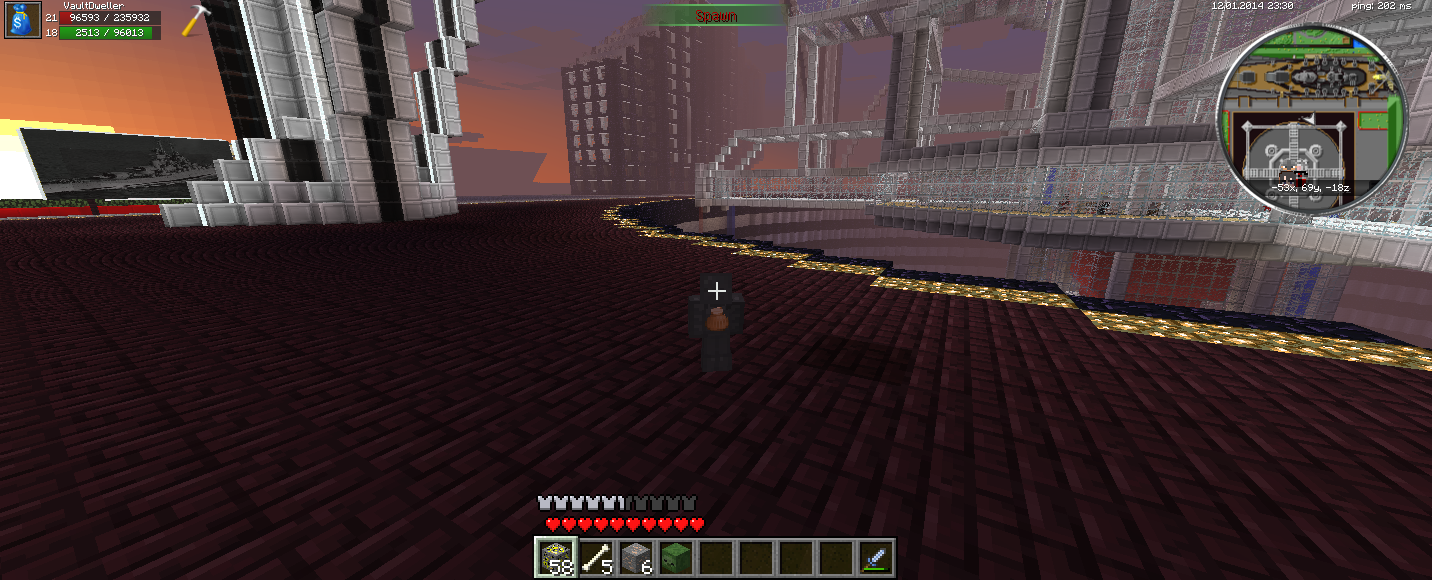
Task: Select the zombie head hotbar slot
Action: pos(675,557)
